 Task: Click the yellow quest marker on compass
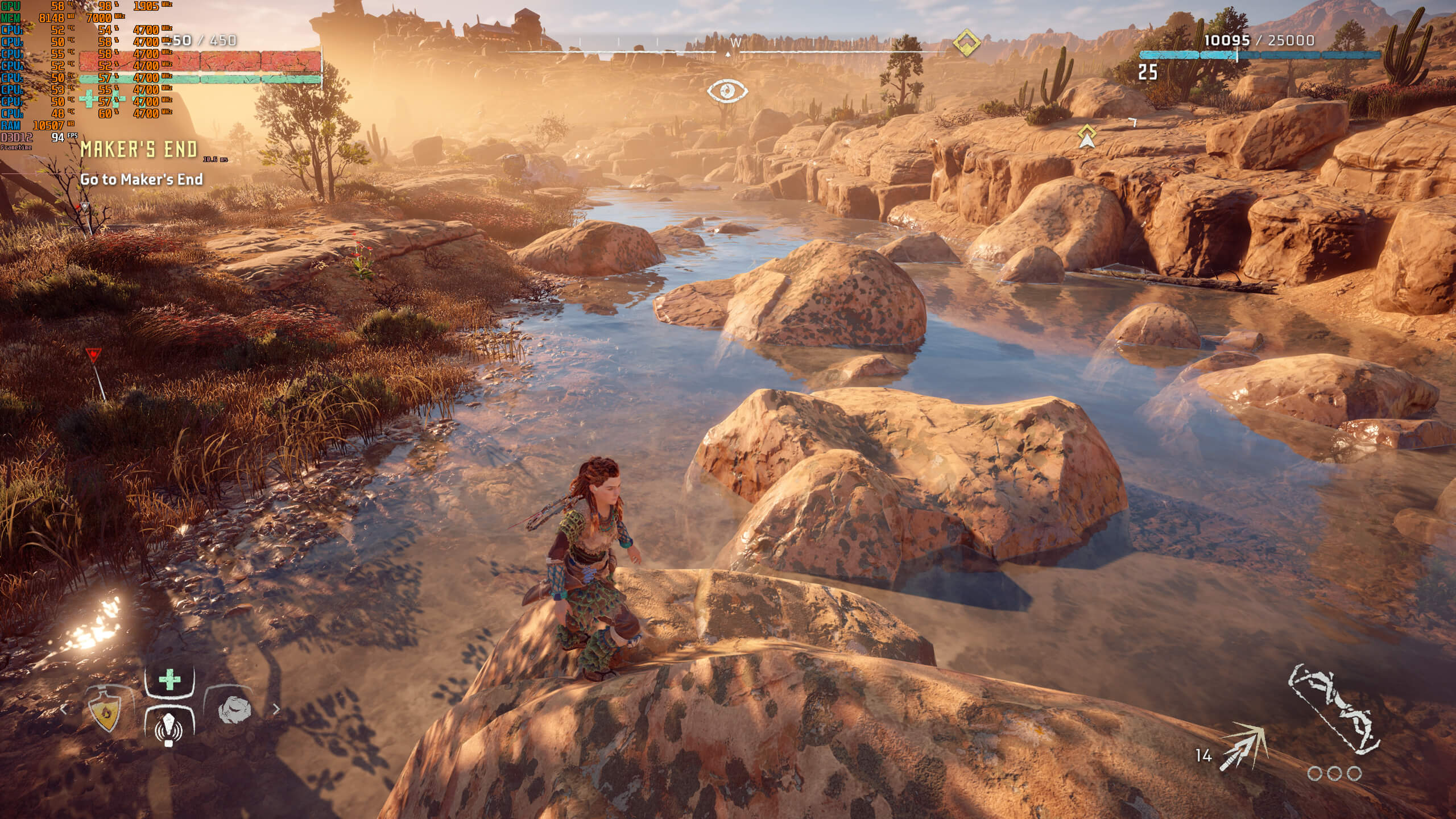coord(966,43)
